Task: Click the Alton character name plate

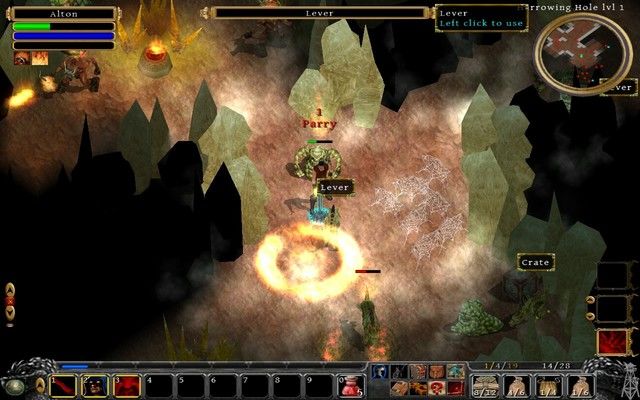Action: [x=63, y=14]
